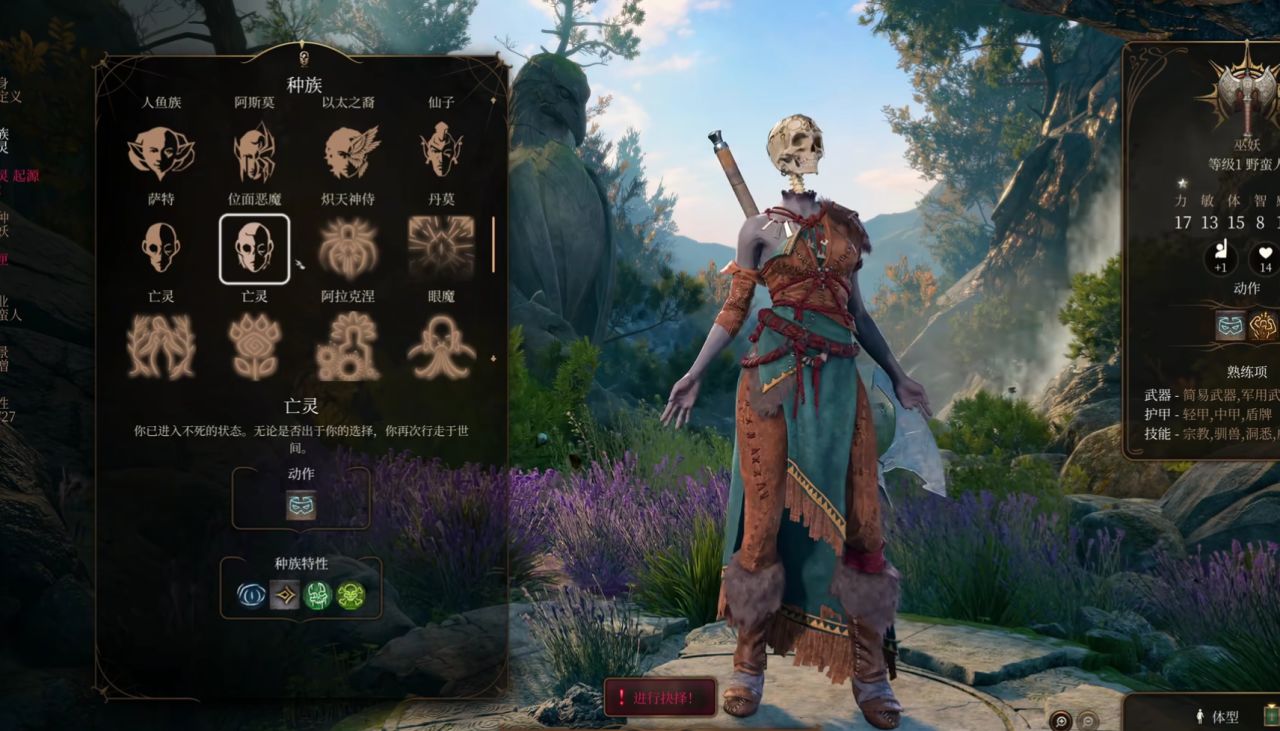Pick the flower-shaped race icon
1280x731 pixels.
coord(255,345)
